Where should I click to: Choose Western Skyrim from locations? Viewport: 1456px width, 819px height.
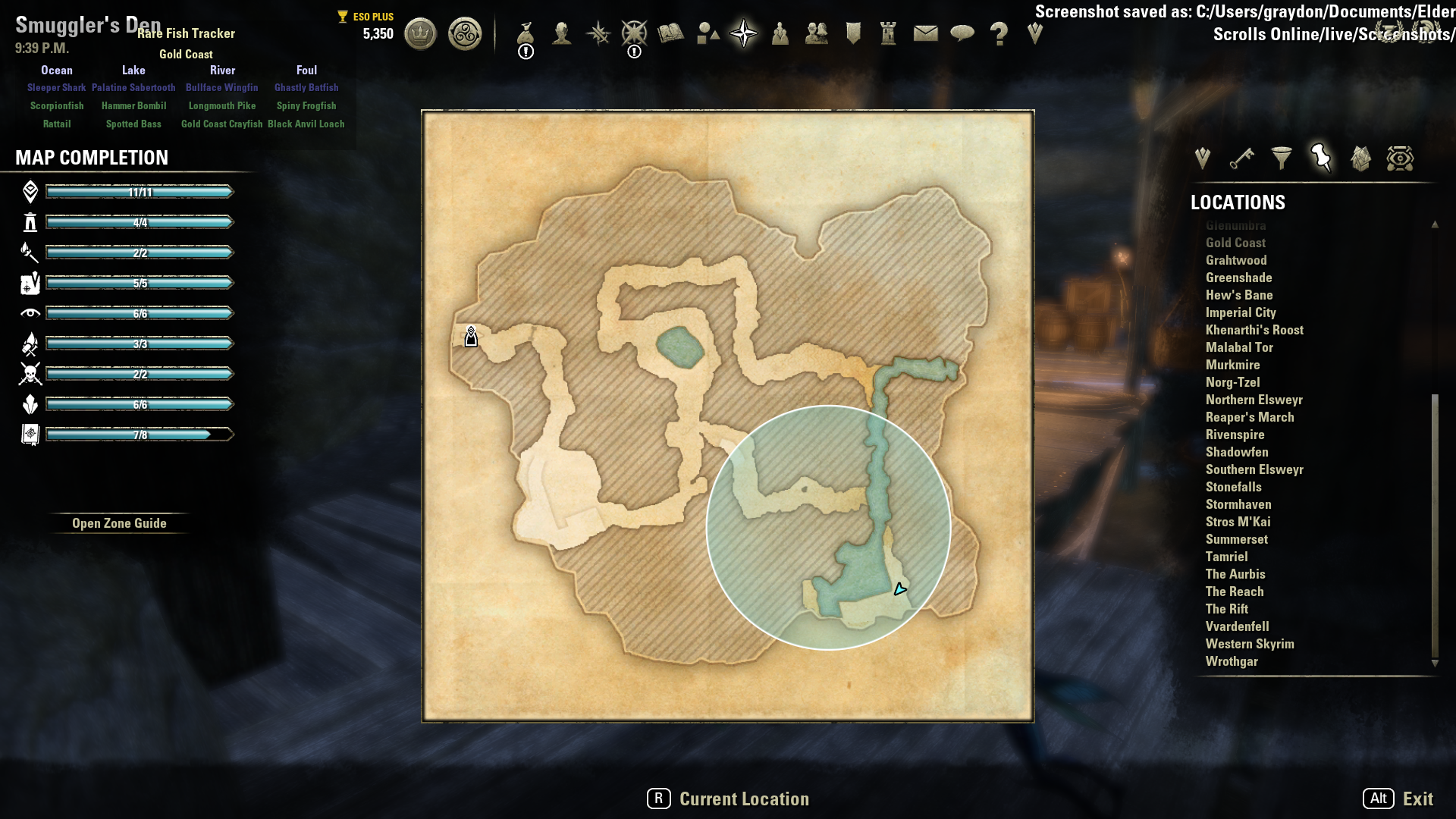[x=1250, y=644]
